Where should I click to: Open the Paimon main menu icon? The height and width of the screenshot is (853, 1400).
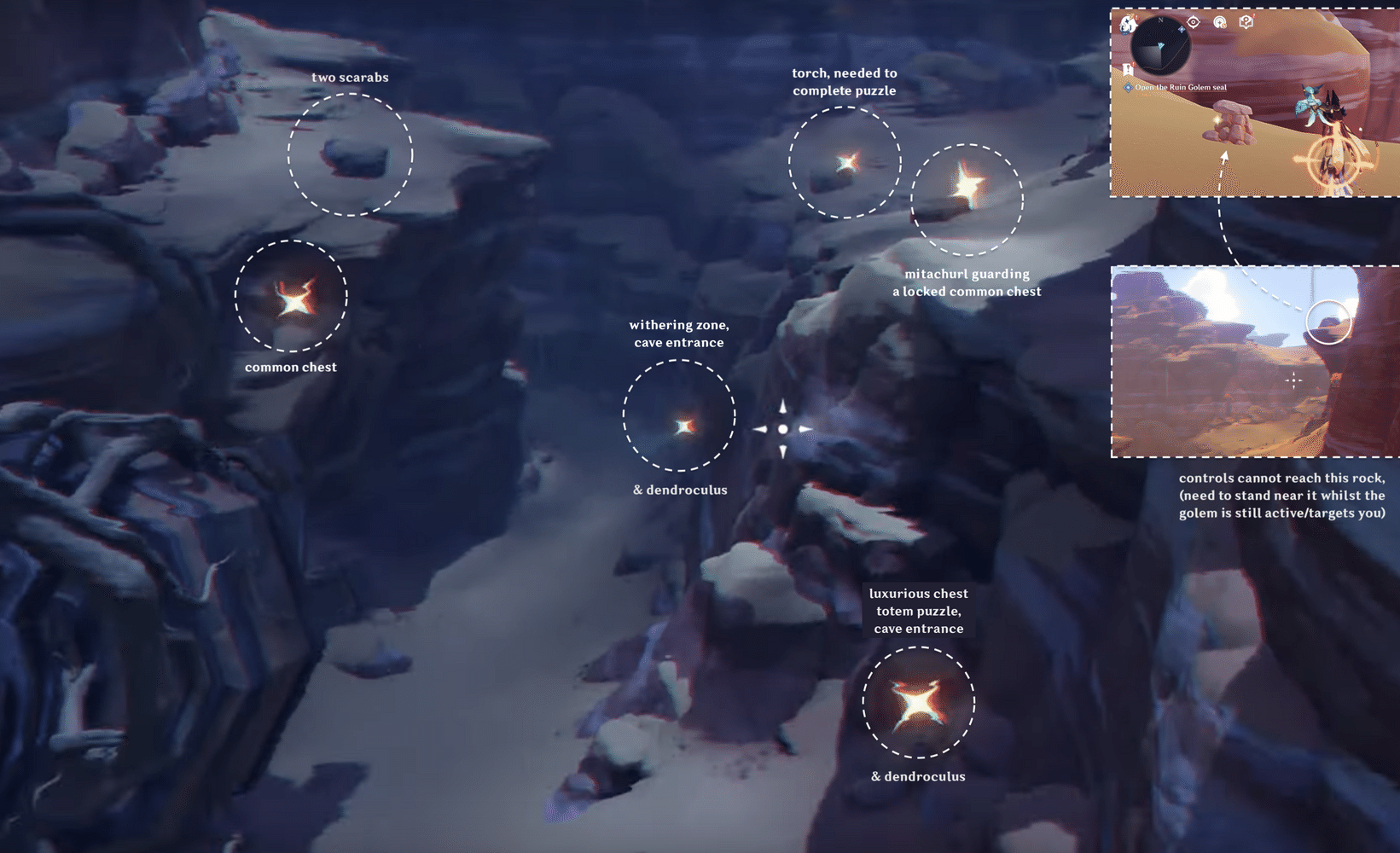1128,25
